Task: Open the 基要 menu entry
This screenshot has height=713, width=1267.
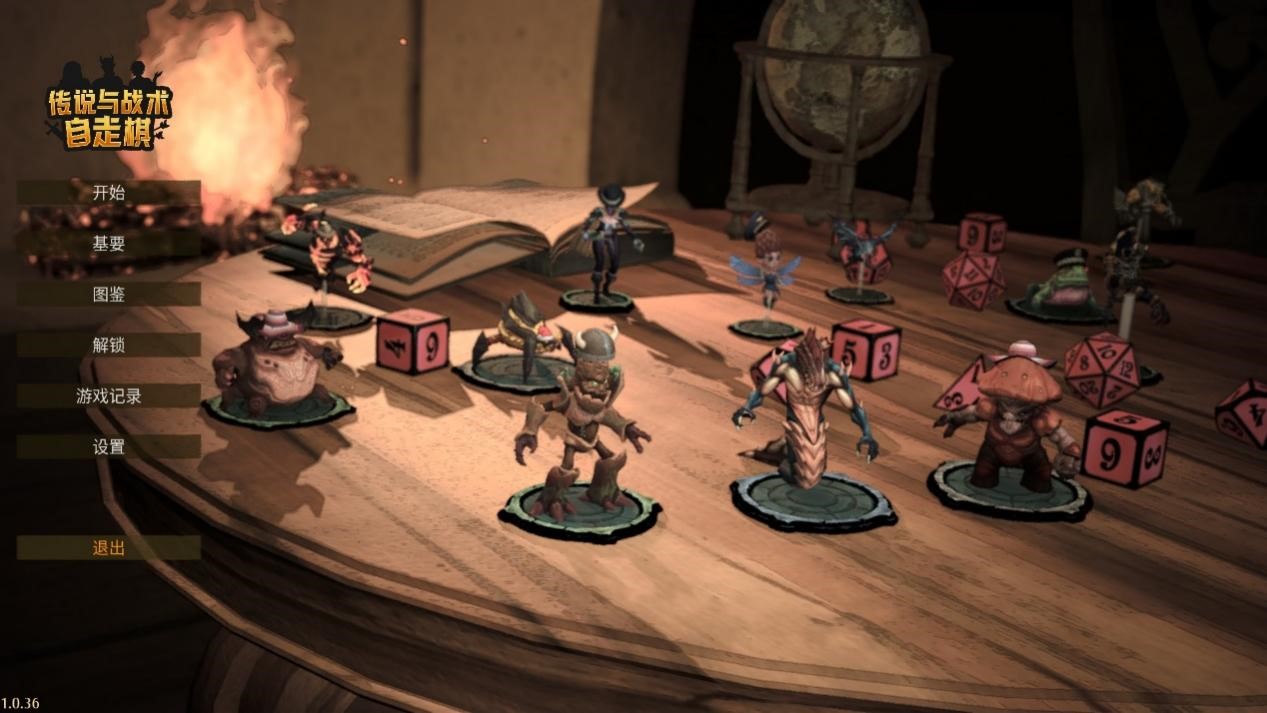Action: (108, 243)
